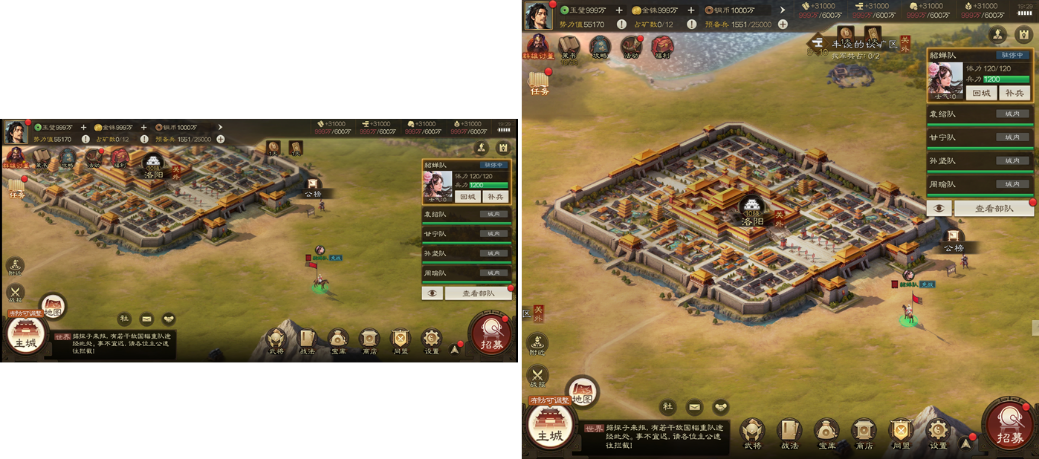
Task: Click 查看部队 view troops in the larger view
Action: tap(993, 209)
